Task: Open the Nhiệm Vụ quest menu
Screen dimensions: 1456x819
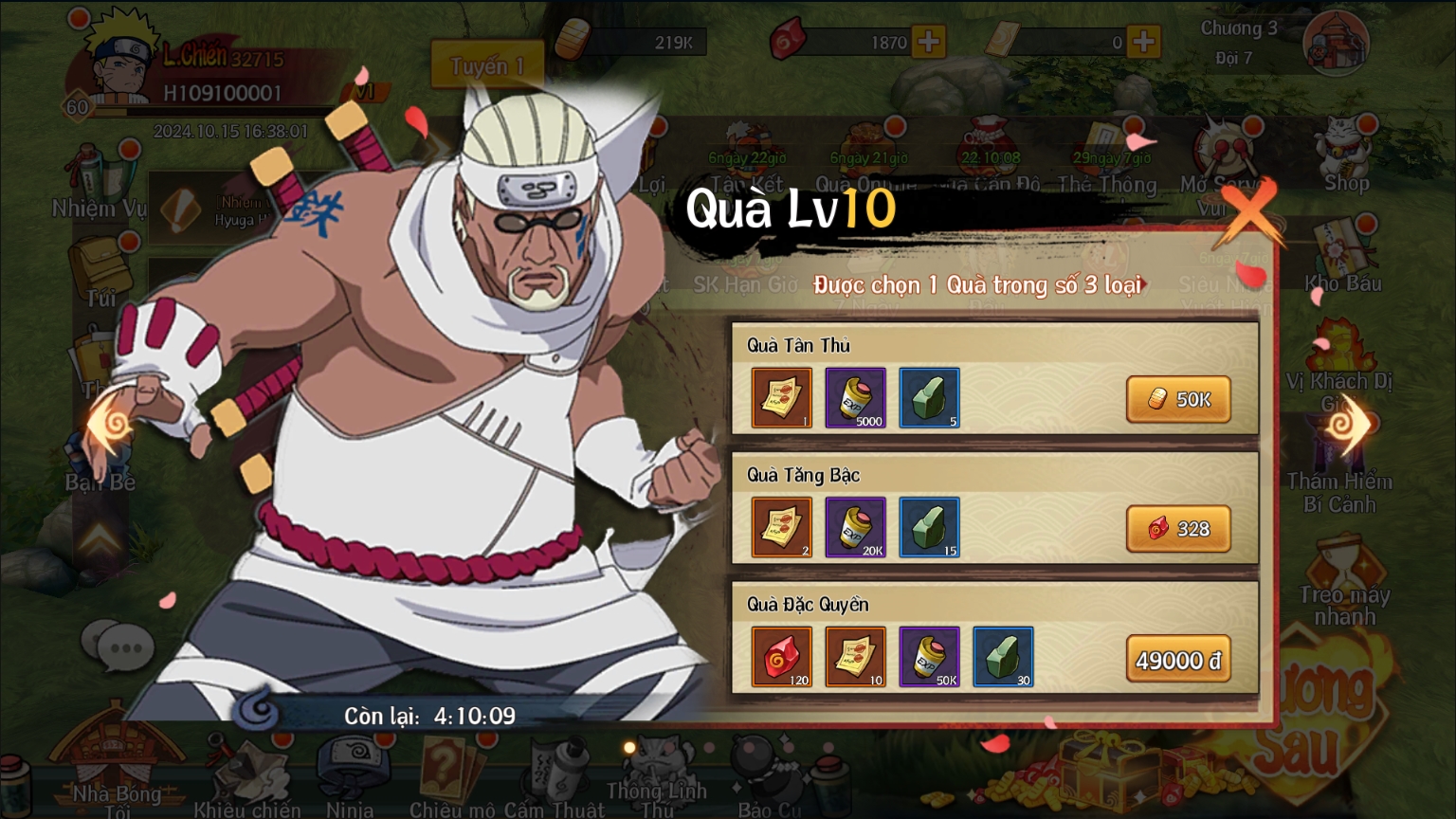Action: (99, 182)
